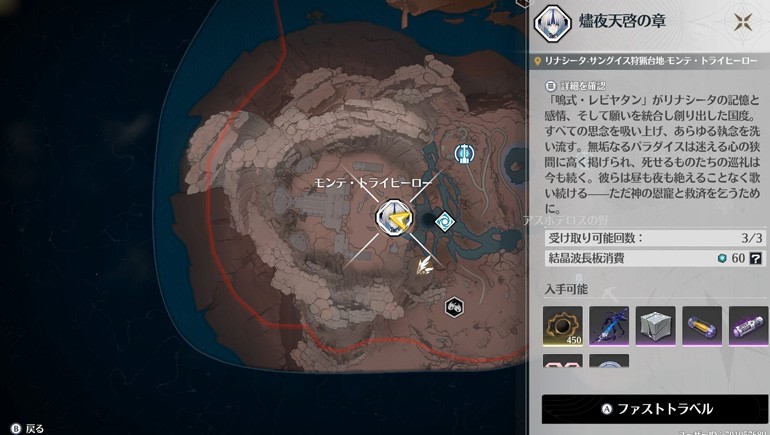Click the teal swirl diamond map marker
Viewport: 770px width, 435px height.
tap(444, 221)
